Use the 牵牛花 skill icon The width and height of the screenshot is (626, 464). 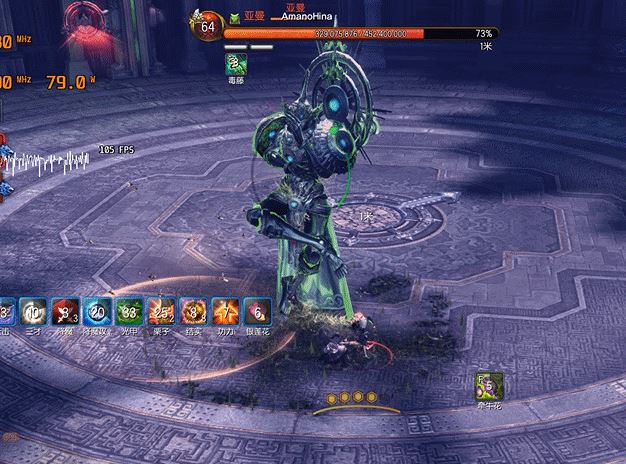coord(488,384)
